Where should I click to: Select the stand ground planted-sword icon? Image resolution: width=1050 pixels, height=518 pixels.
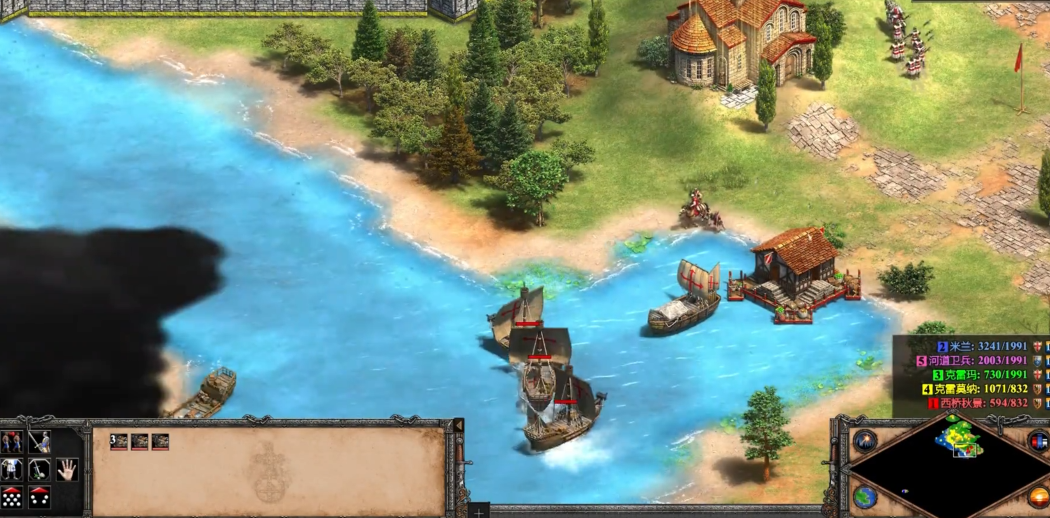point(39,469)
